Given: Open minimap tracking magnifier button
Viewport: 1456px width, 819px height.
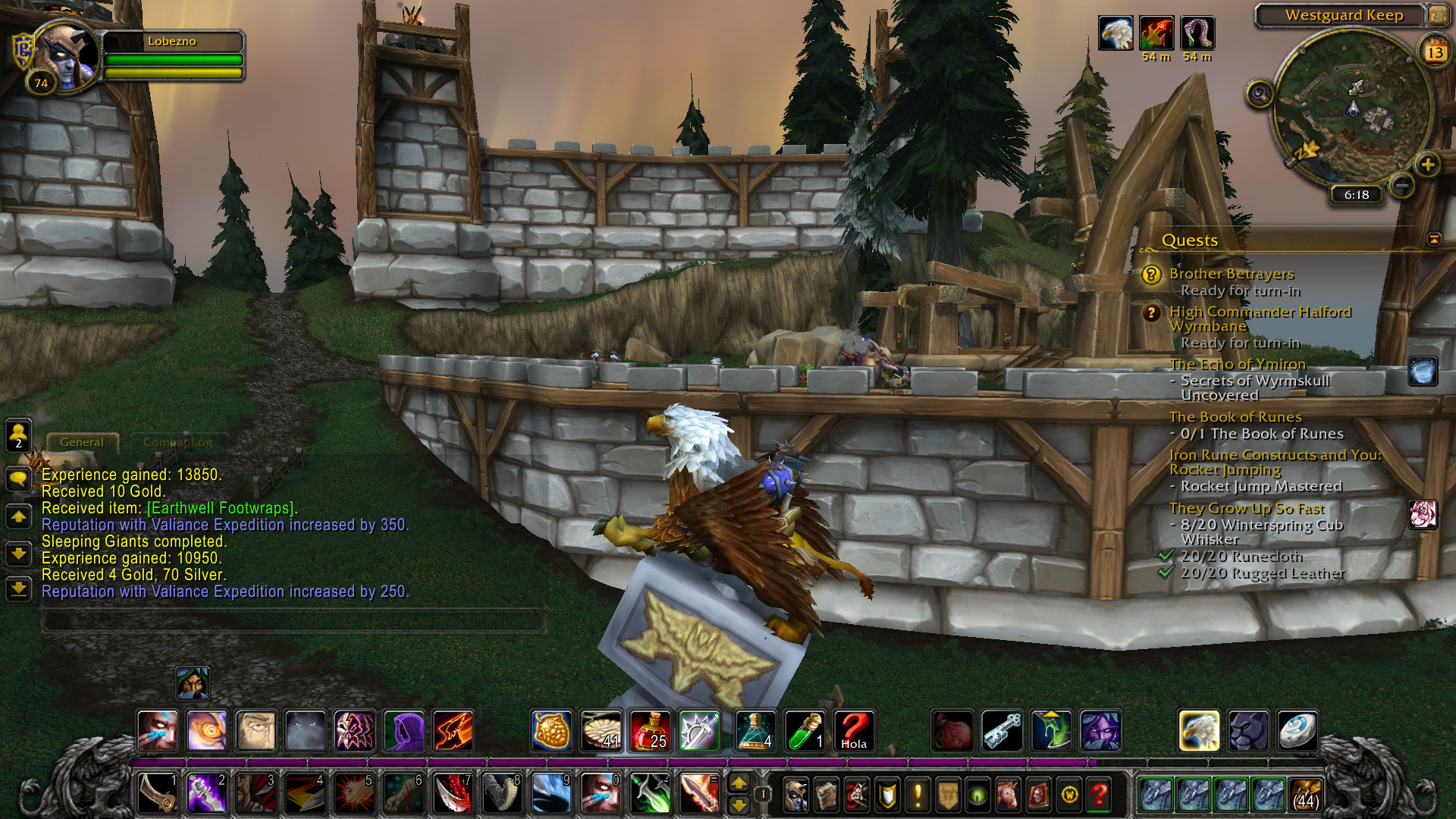Looking at the screenshot, I should click(x=1260, y=95).
